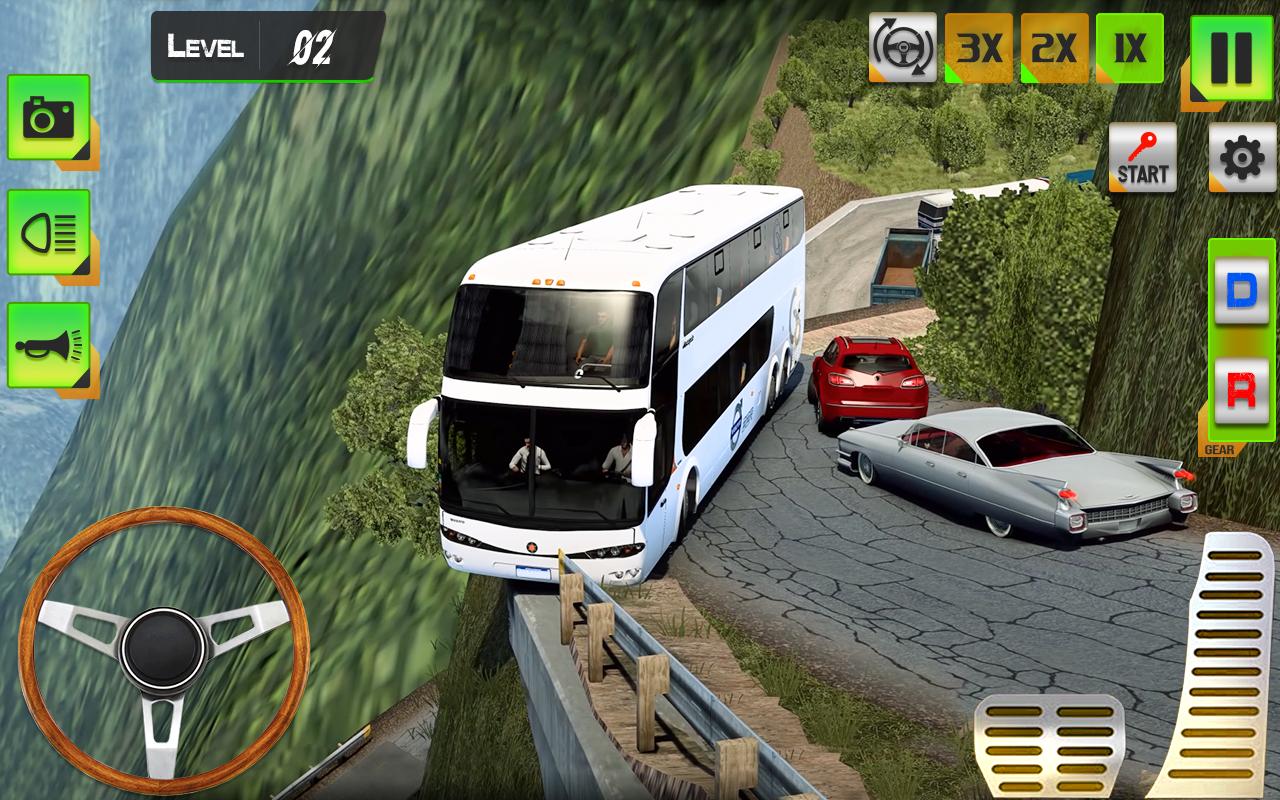The image size is (1280, 800).
Task: Click the wooden steering wheel
Action: tap(163, 650)
